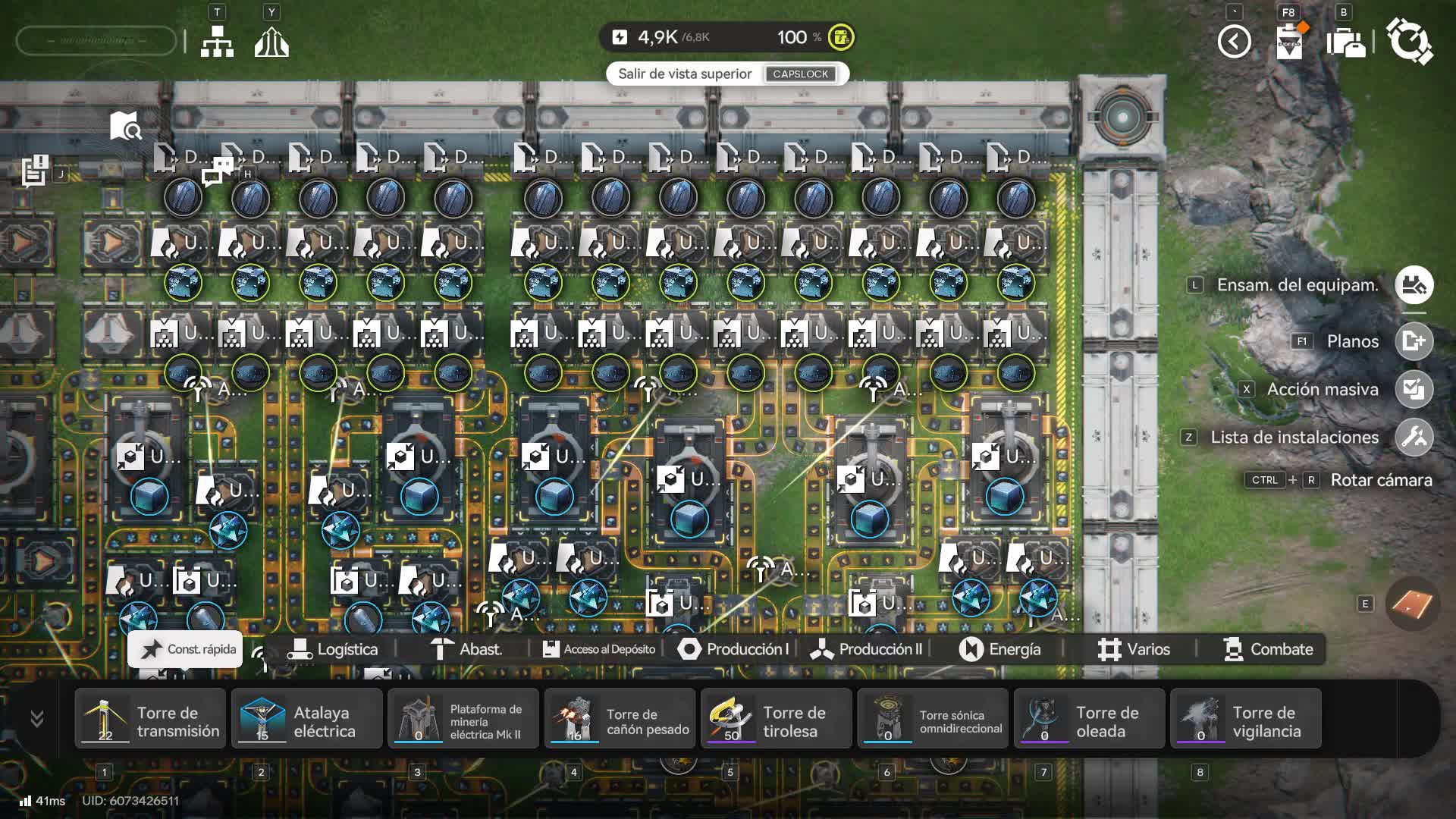1456x819 pixels.
Task: Pick Plataforma de minería eléctrica Mk II
Action: [463, 719]
